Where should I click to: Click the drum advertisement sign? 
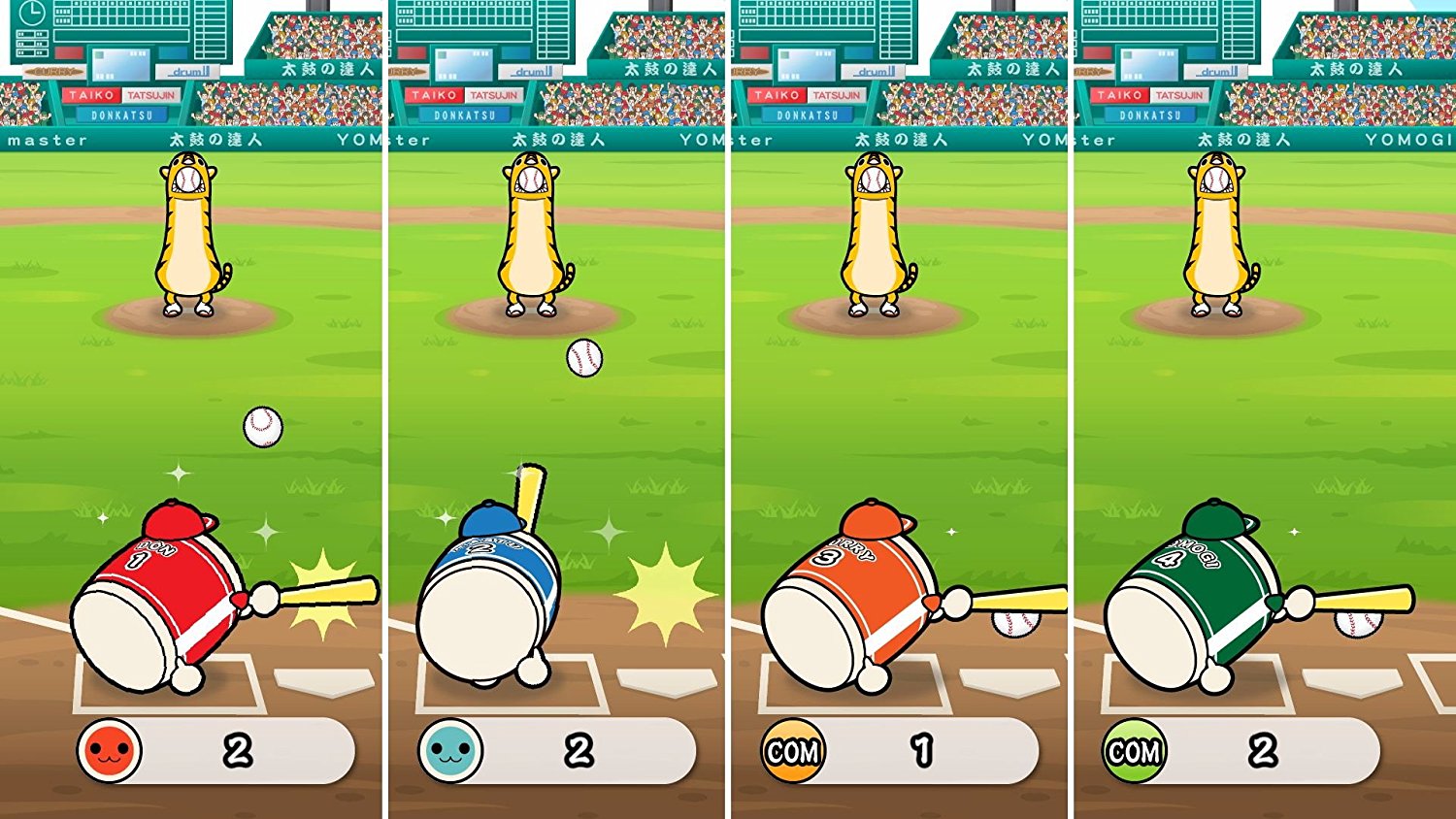point(186,72)
